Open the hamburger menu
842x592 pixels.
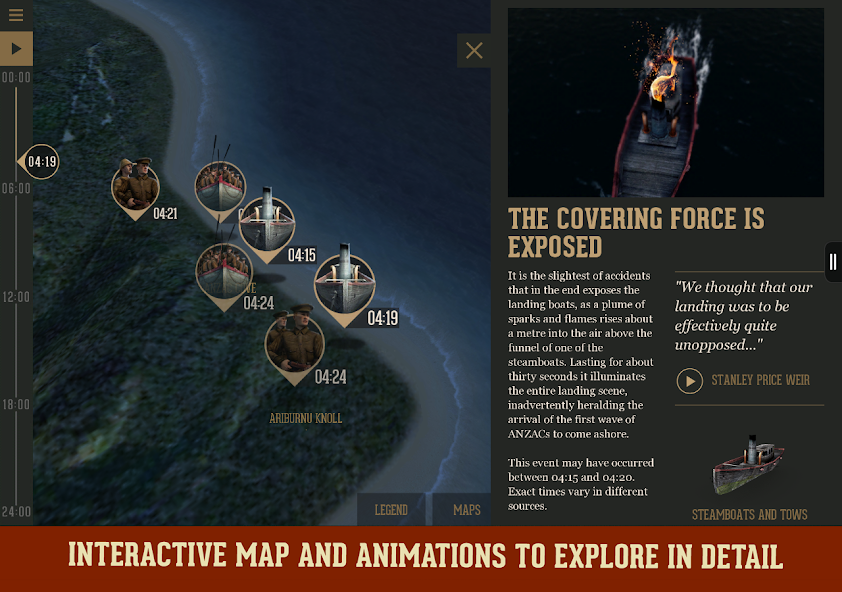(16, 15)
